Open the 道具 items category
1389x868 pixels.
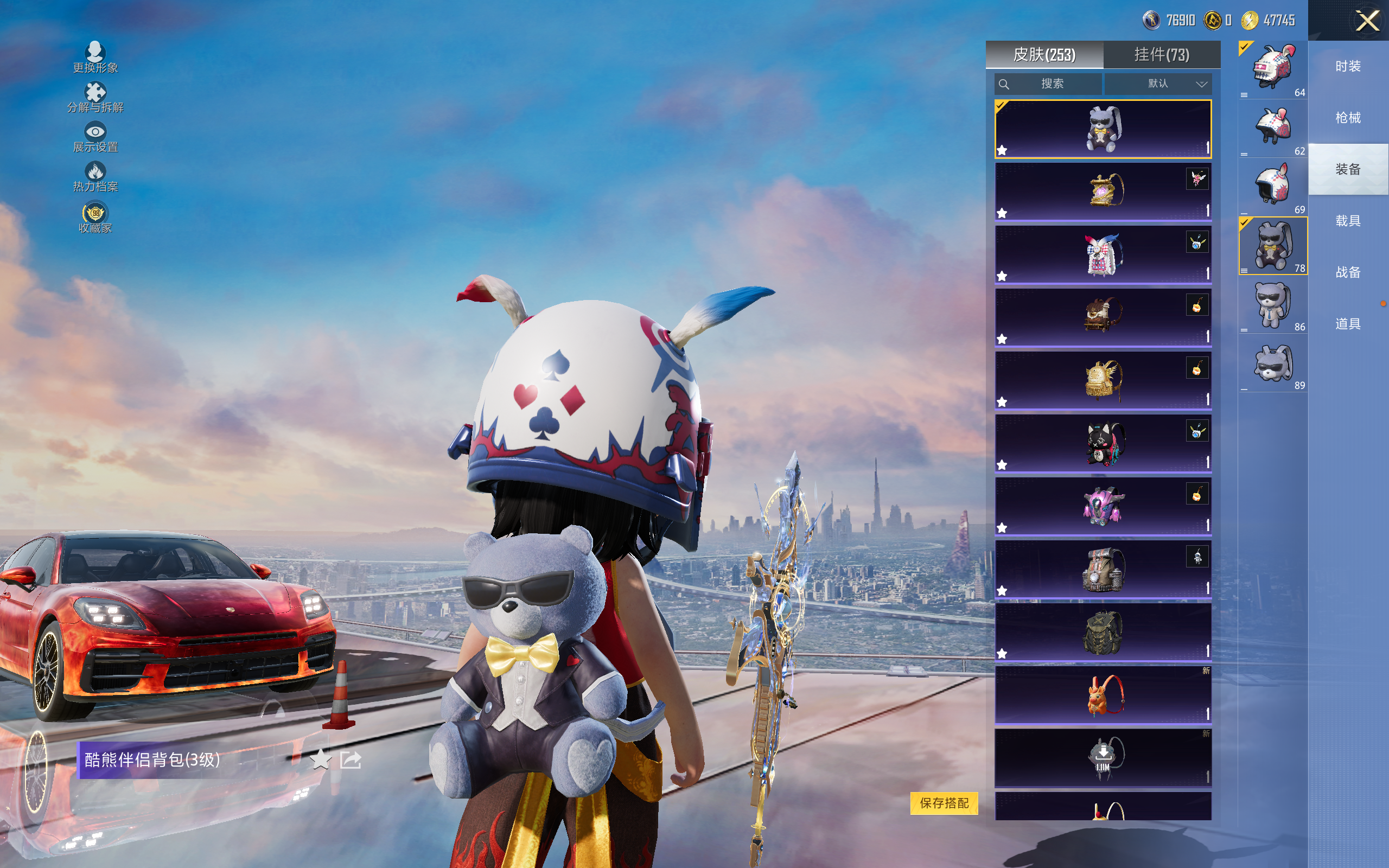[1348, 324]
